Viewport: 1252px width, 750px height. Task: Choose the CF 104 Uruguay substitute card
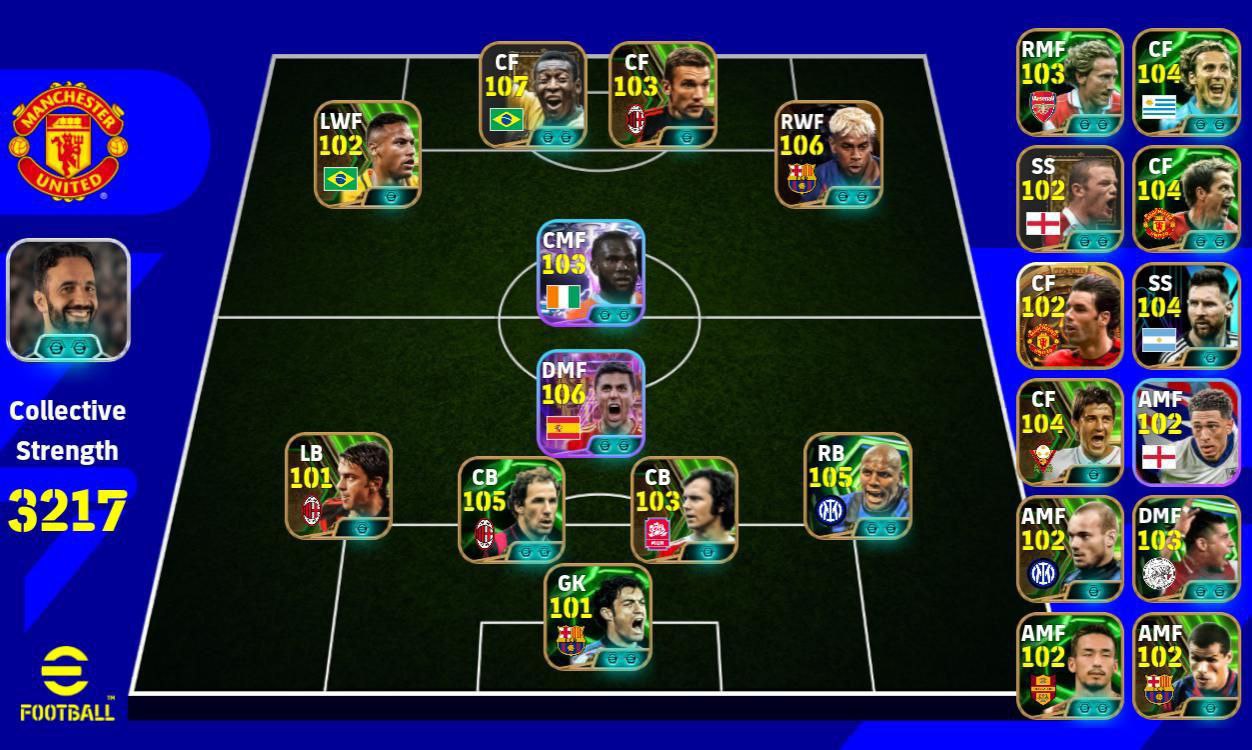pyautogui.click(x=1186, y=82)
